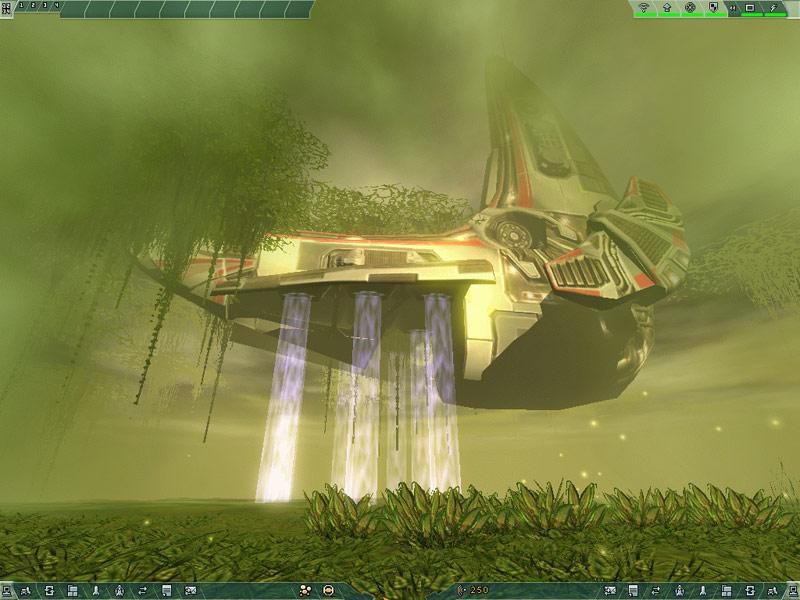This screenshot has height=600, width=800.
Task: Select control group 3 tab
Action: 43,6
